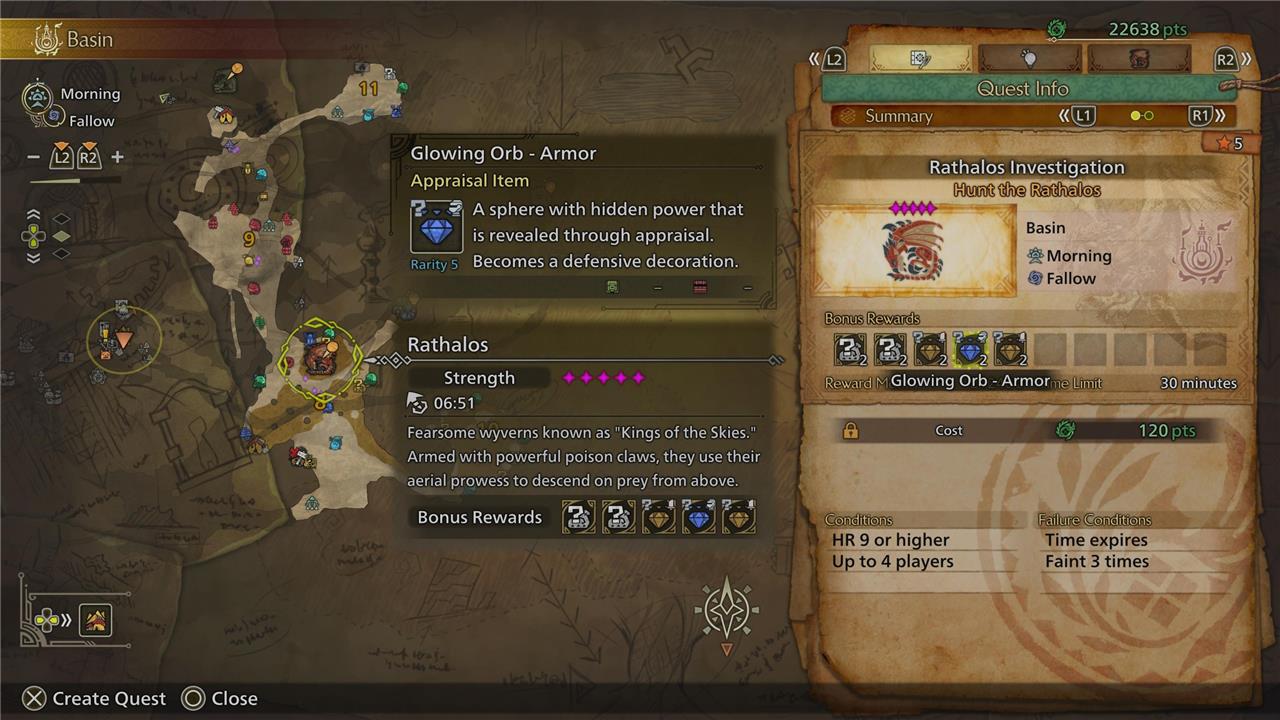Select the Rathalos icon on the map

coord(320,357)
